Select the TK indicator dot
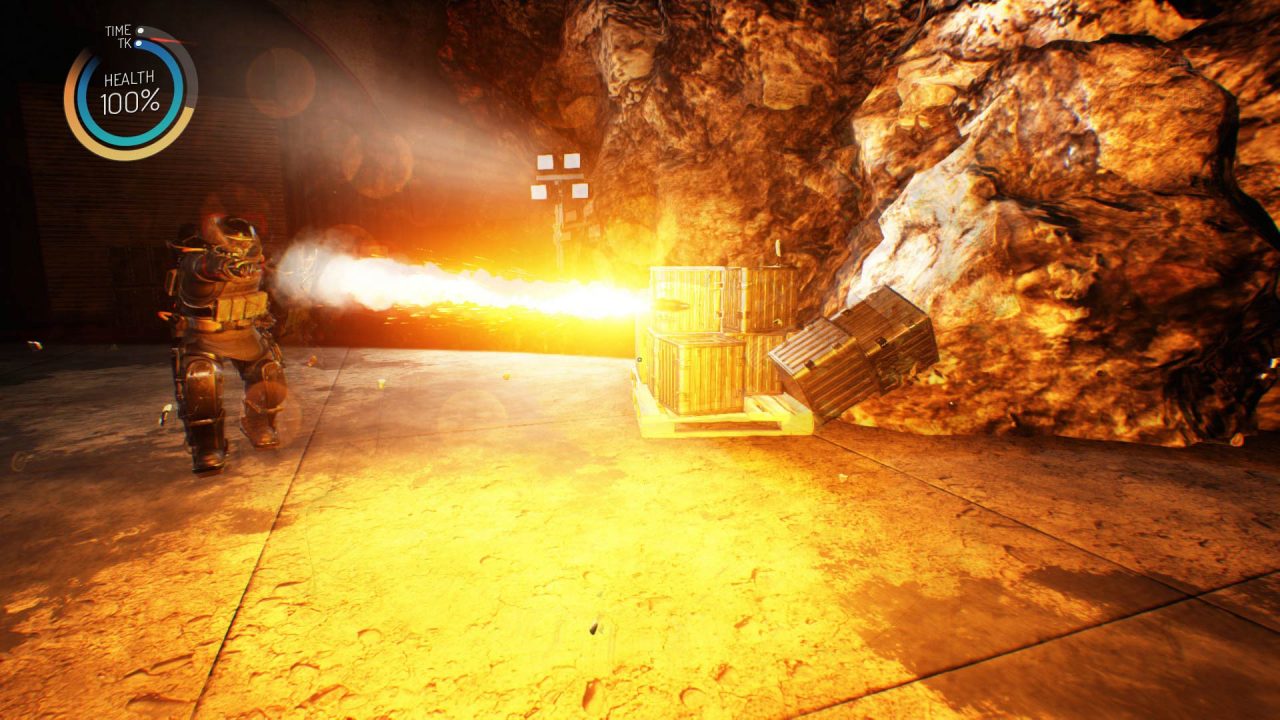Screen dimensions: 1280x720 [139, 42]
